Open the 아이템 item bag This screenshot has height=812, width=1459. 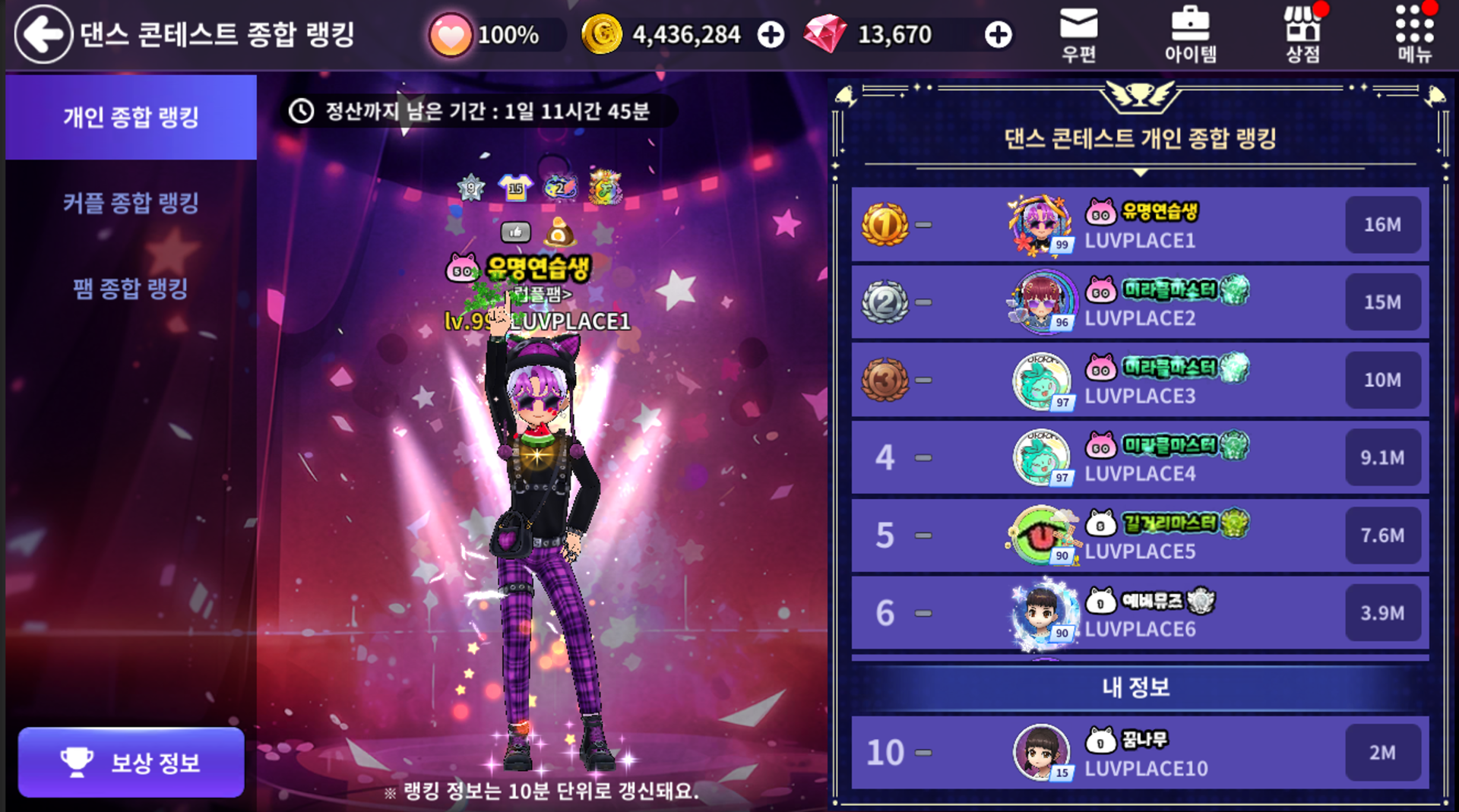point(1190,34)
